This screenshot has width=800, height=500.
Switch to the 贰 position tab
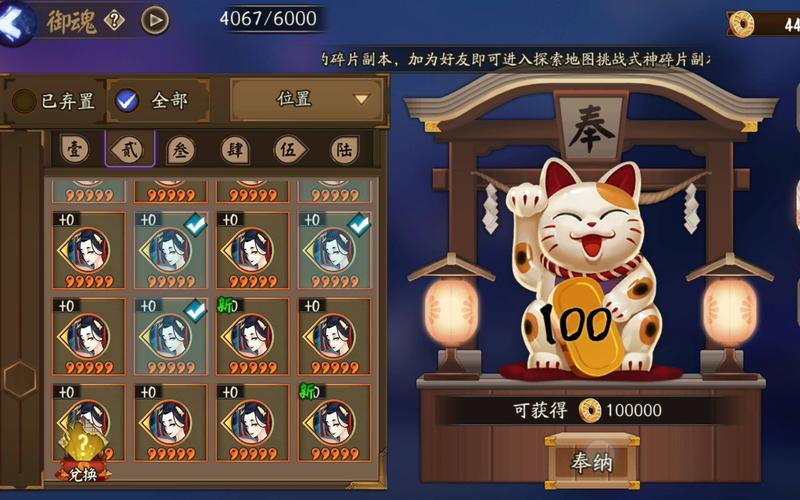coord(129,149)
